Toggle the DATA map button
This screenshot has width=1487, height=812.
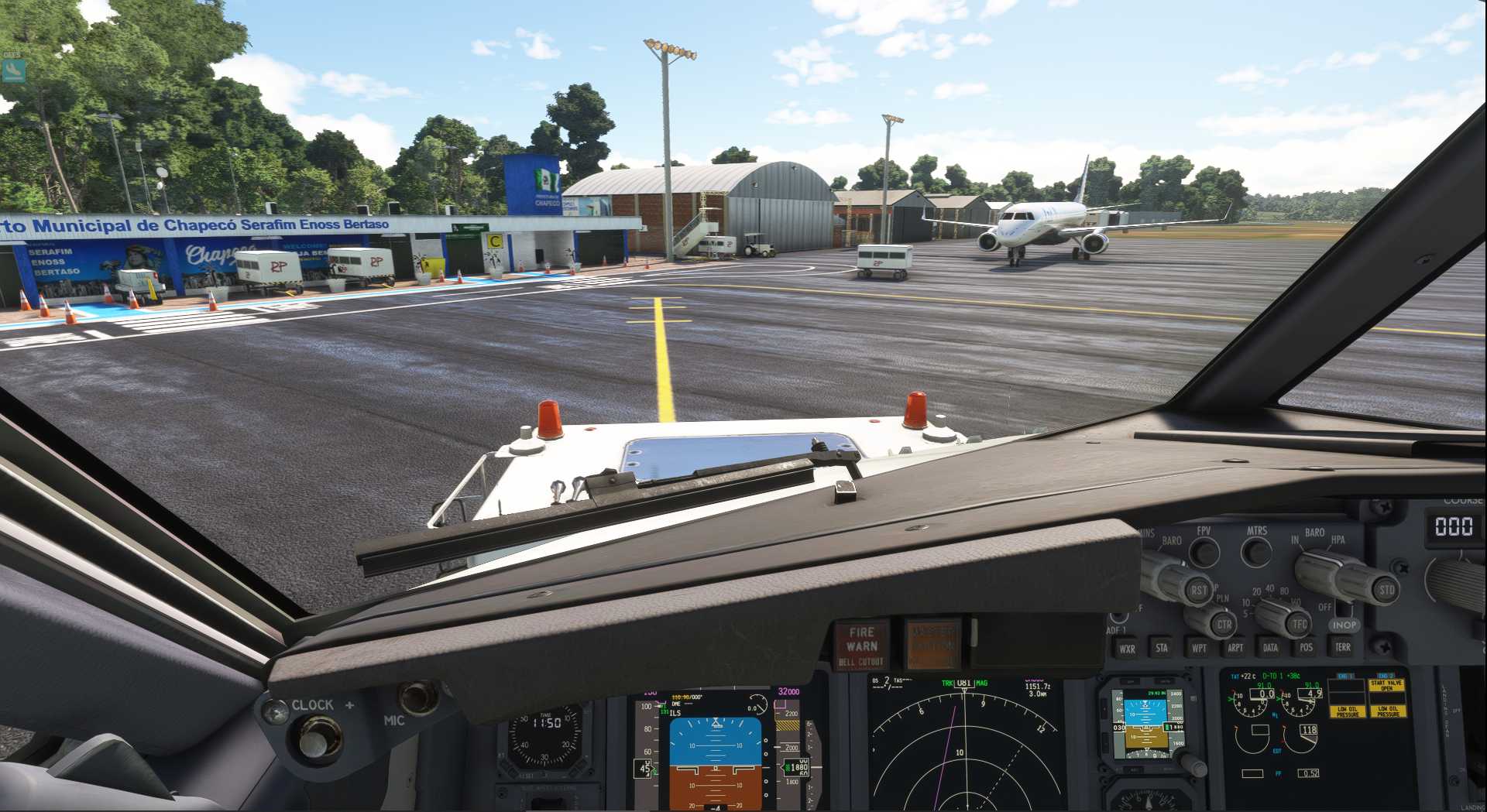tap(1270, 647)
